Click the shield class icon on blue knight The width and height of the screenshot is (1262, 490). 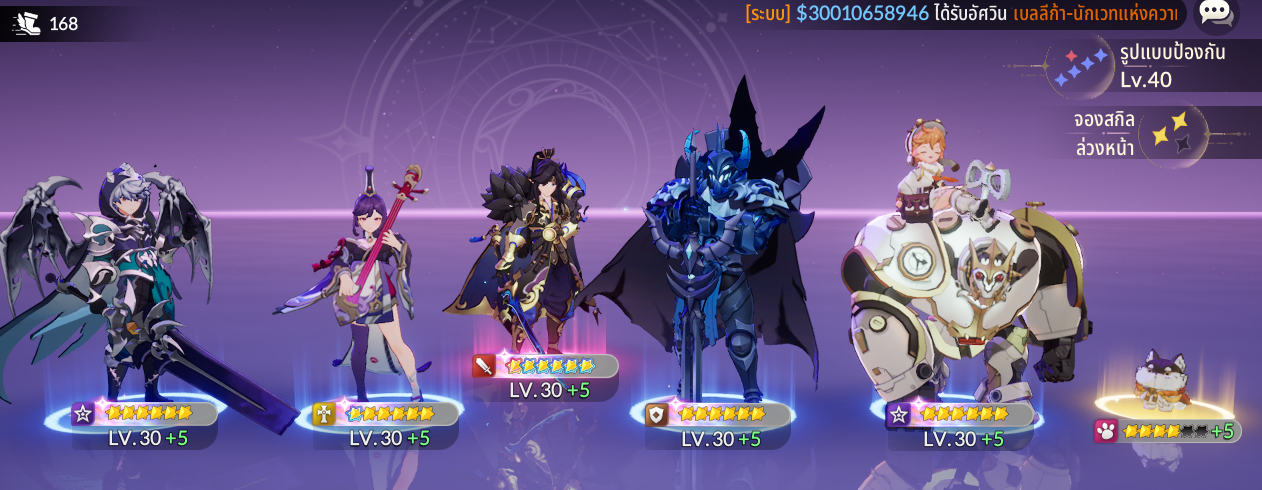click(656, 414)
